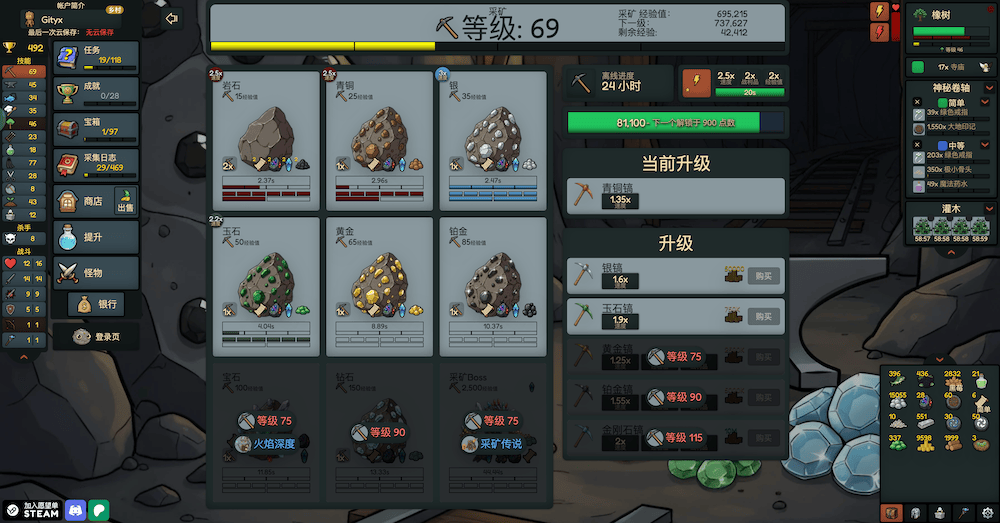Open the 怪物 monsters menu
This screenshot has height=523, width=1000.
click(95, 272)
